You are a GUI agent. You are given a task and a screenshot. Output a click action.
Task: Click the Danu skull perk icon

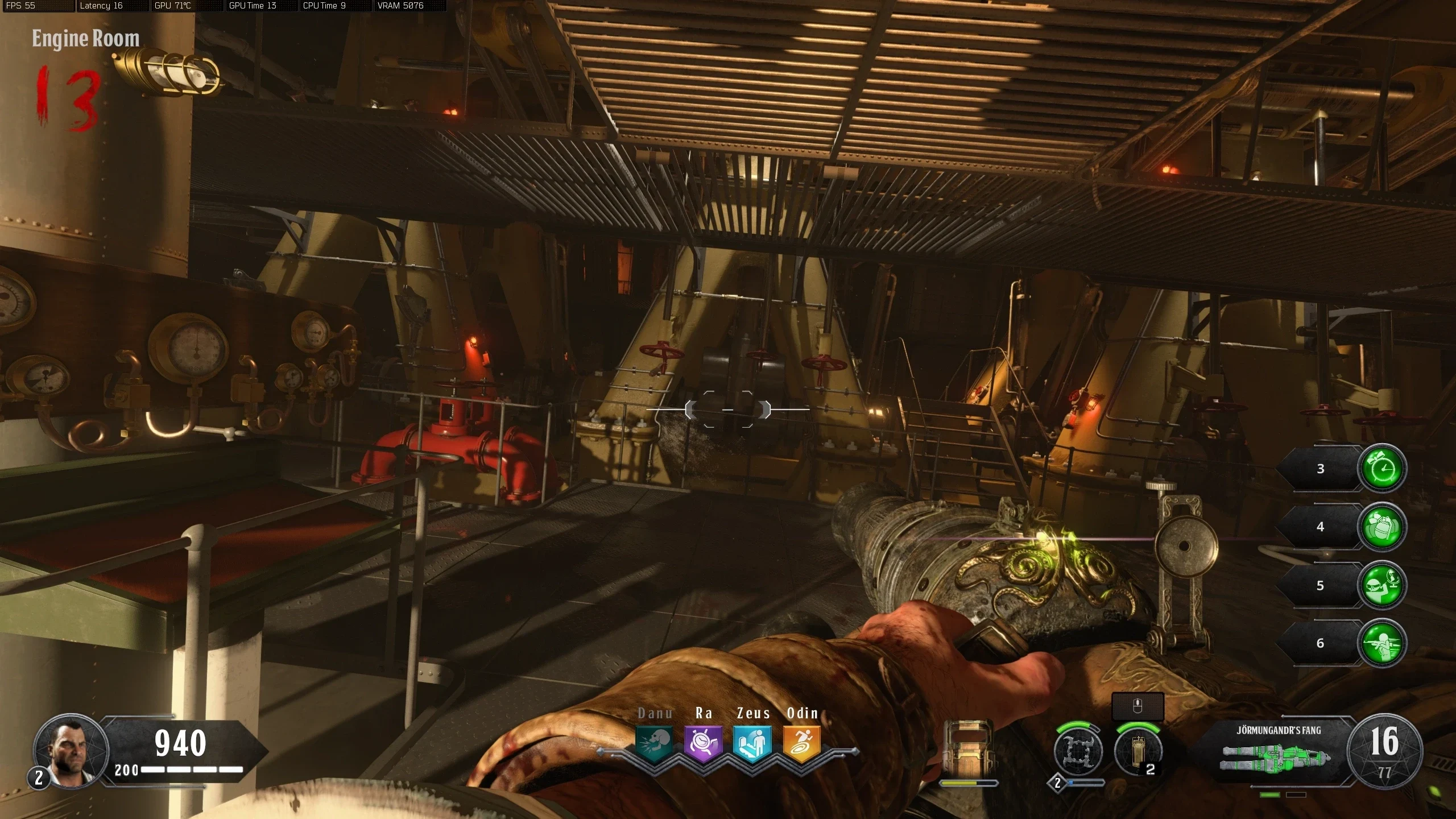click(654, 743)
